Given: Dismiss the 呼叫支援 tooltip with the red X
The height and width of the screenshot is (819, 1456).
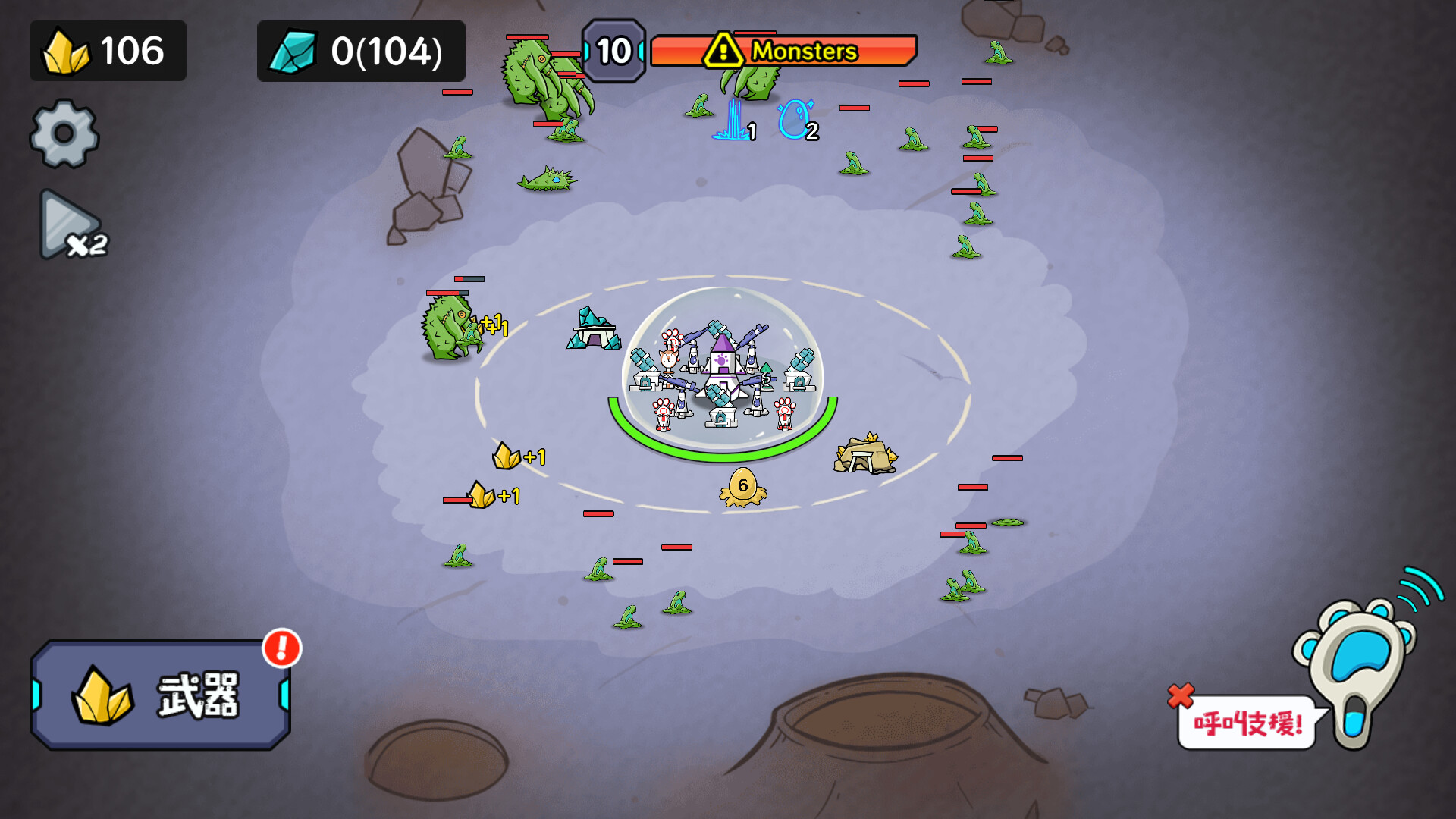Looking at the screenshot, I should pos(1180,695).
